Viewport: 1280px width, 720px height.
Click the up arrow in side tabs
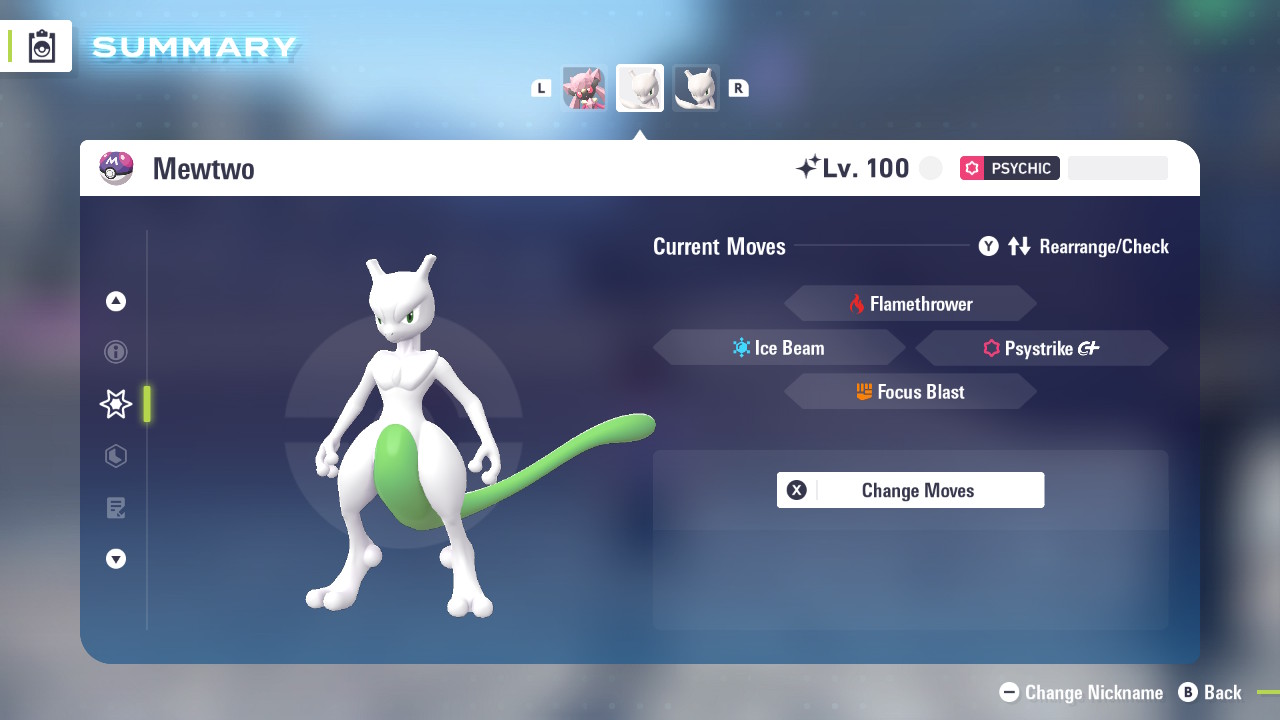[x=116, y=301]
